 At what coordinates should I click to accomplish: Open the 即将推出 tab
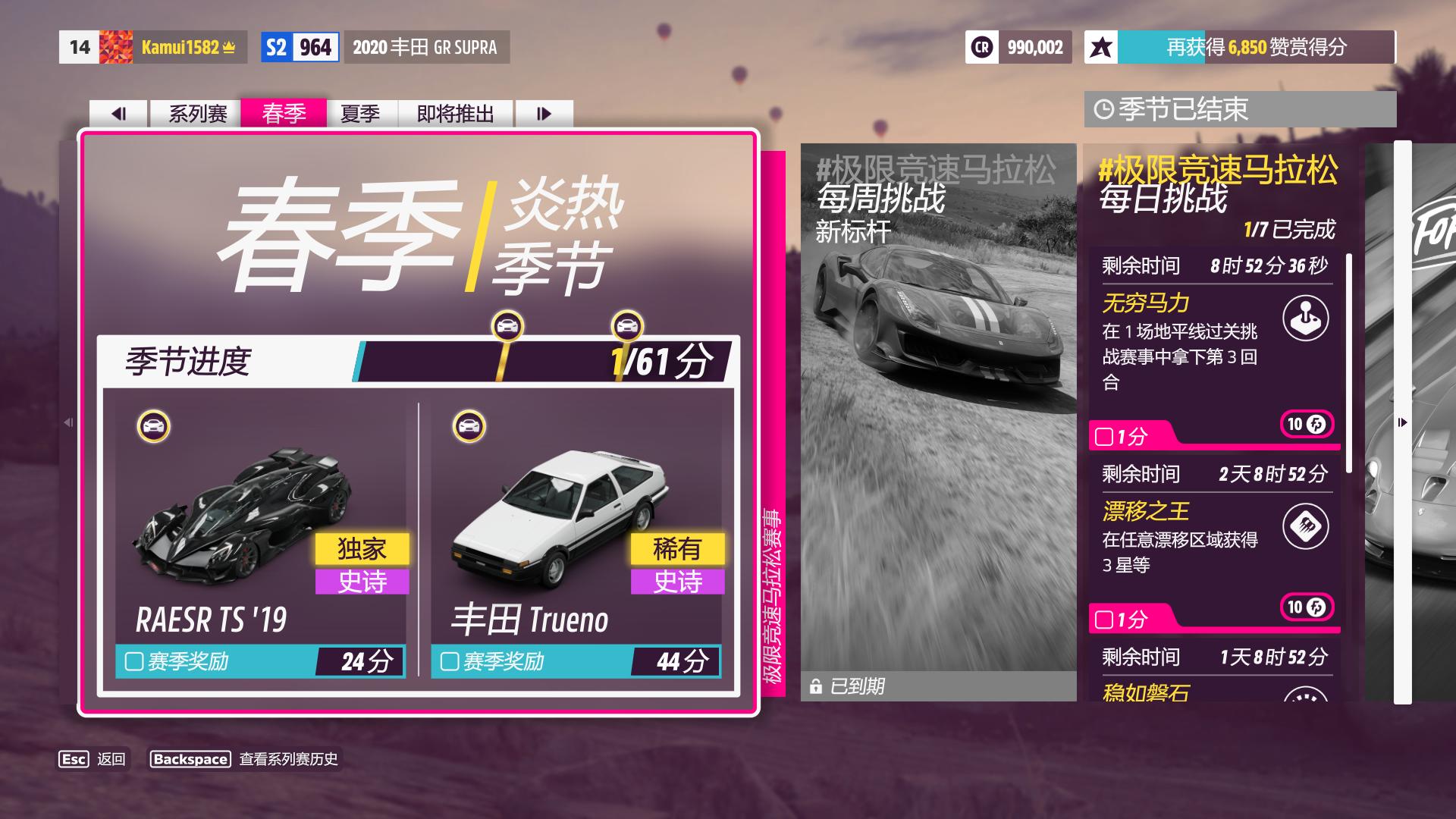(x=452, y=113)
